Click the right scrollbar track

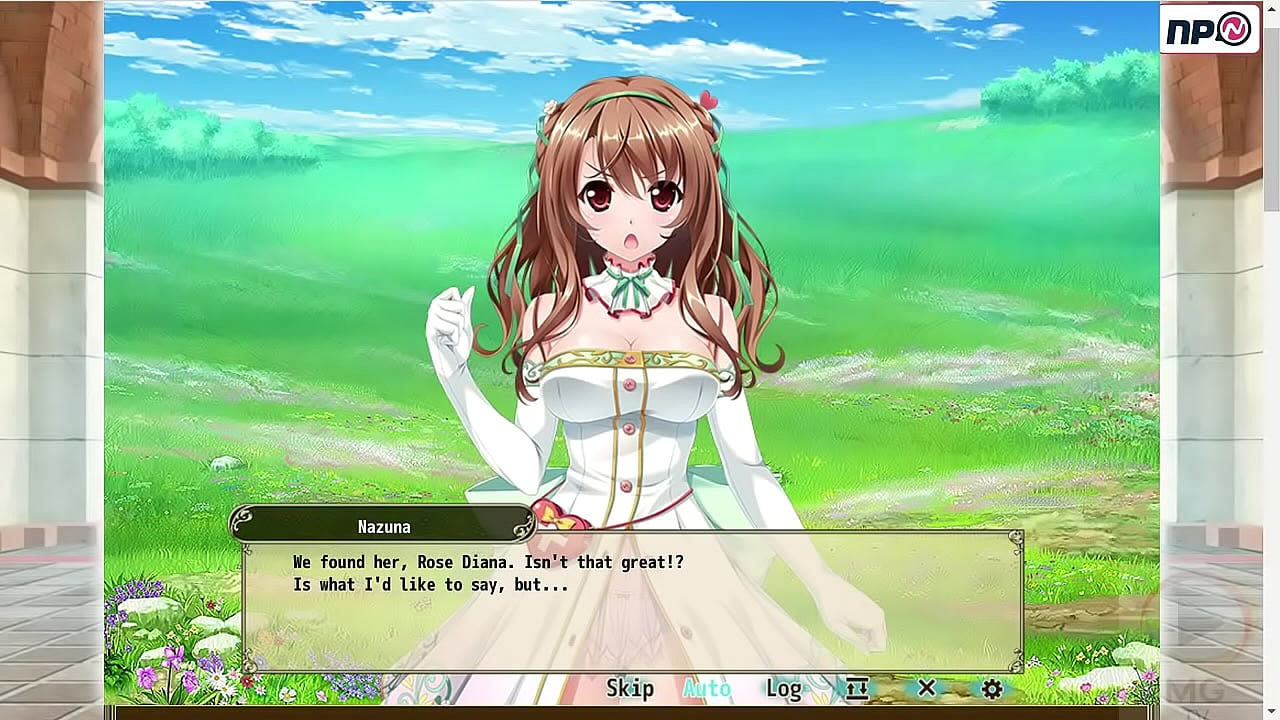pyautogui.click(x=1272, y=360)
